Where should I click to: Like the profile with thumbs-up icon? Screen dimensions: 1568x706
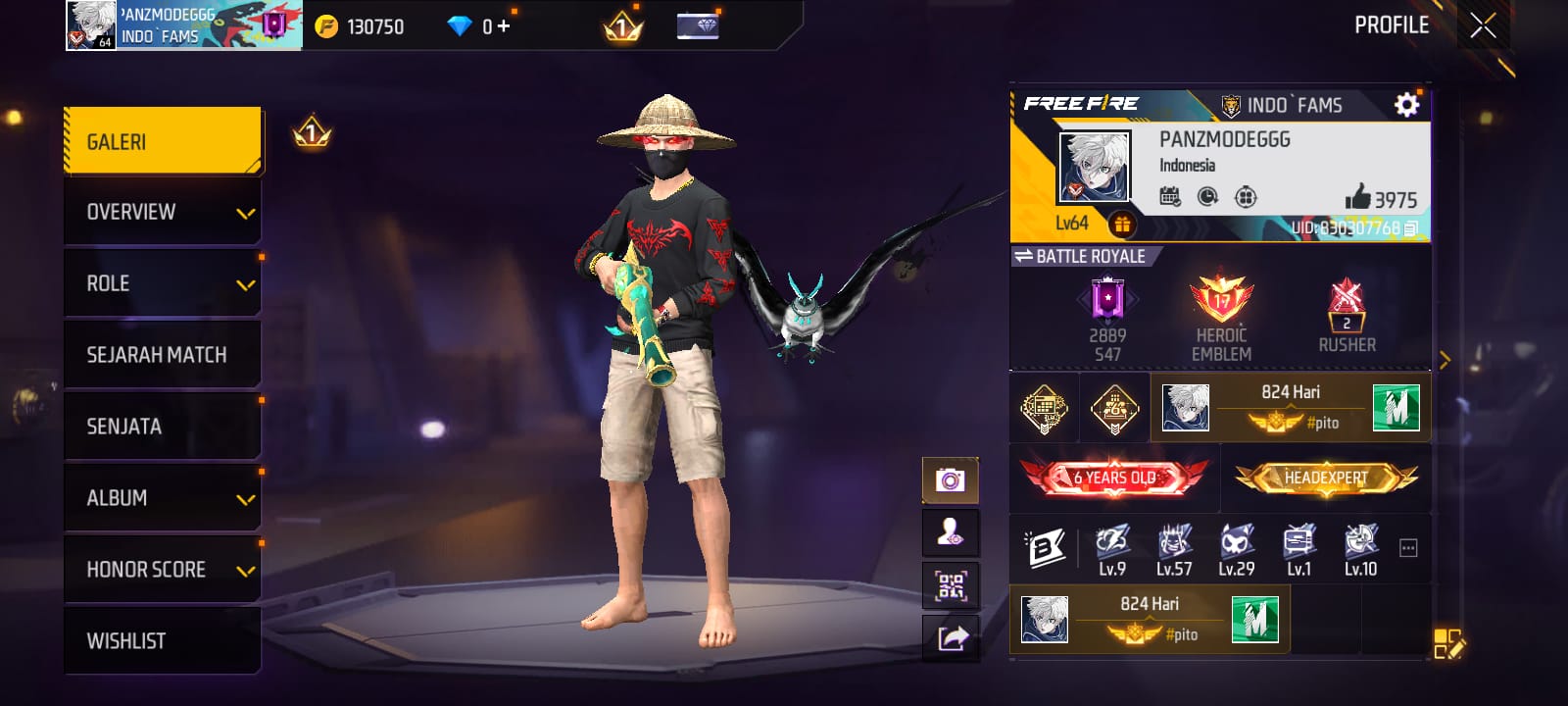[1358, 198]
